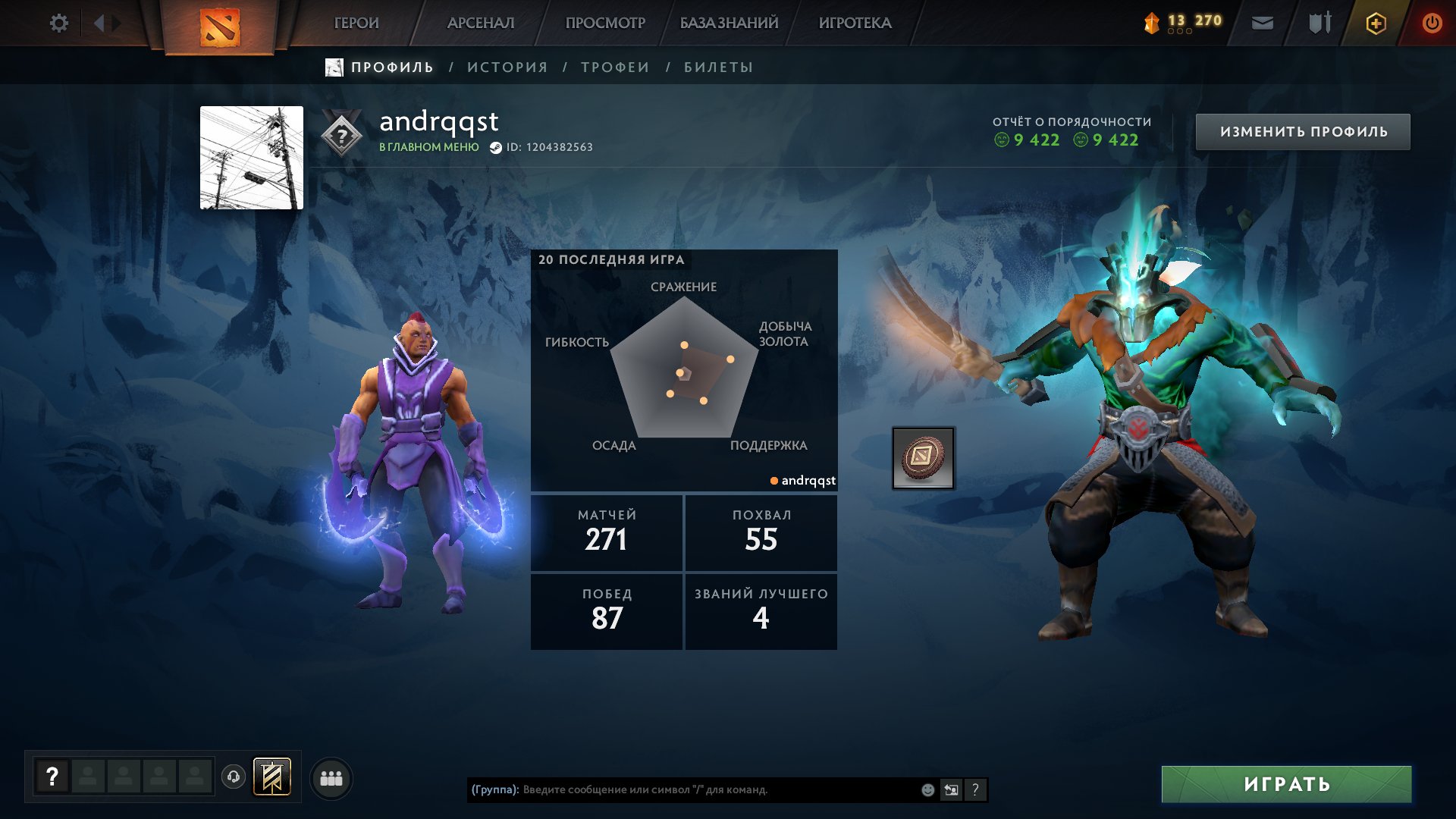1456x819 pixels.
Task: Open the emoticon picker in chat
Action: tap(927, 789)
